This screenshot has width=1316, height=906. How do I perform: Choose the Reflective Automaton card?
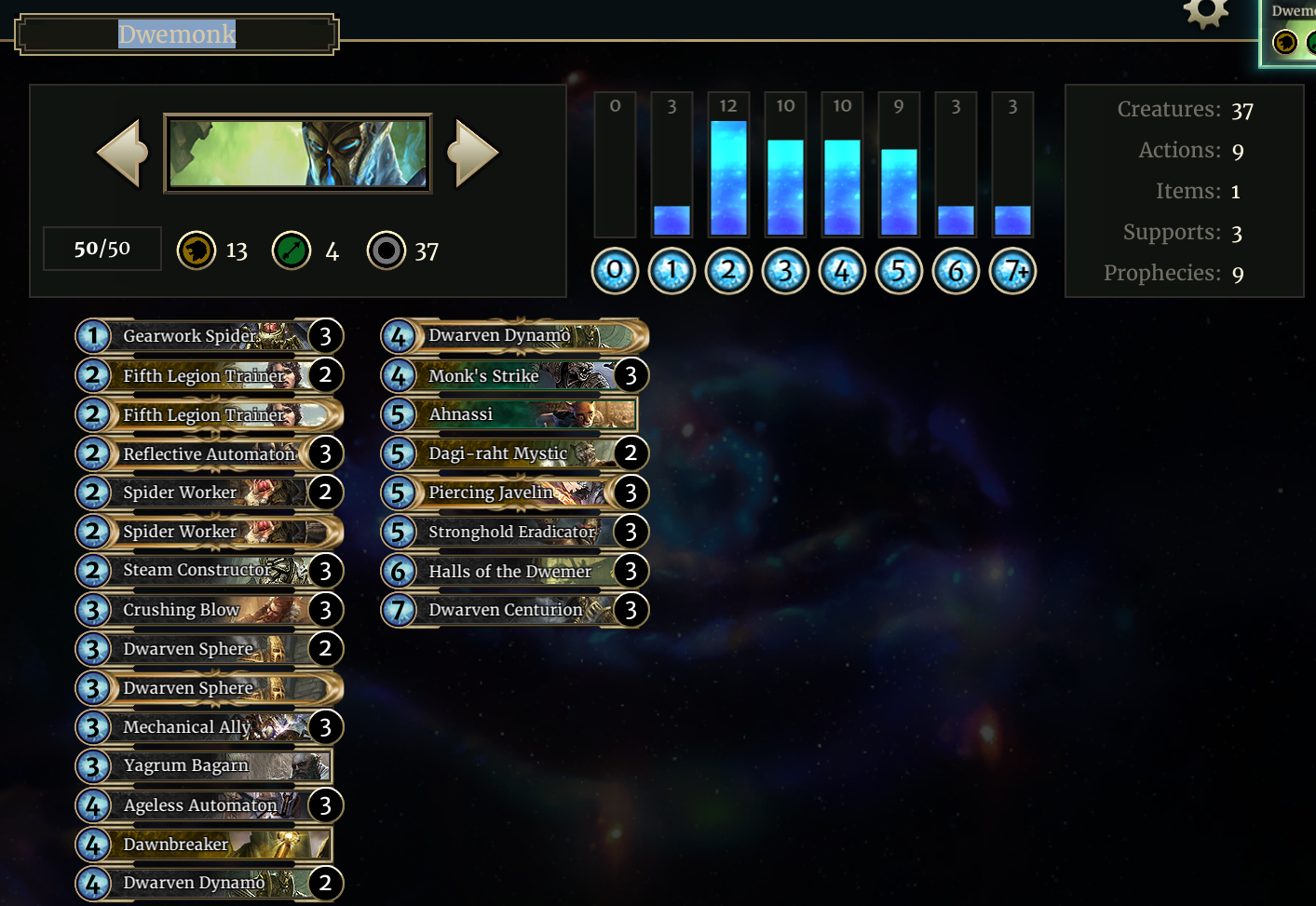pos(209,453)
